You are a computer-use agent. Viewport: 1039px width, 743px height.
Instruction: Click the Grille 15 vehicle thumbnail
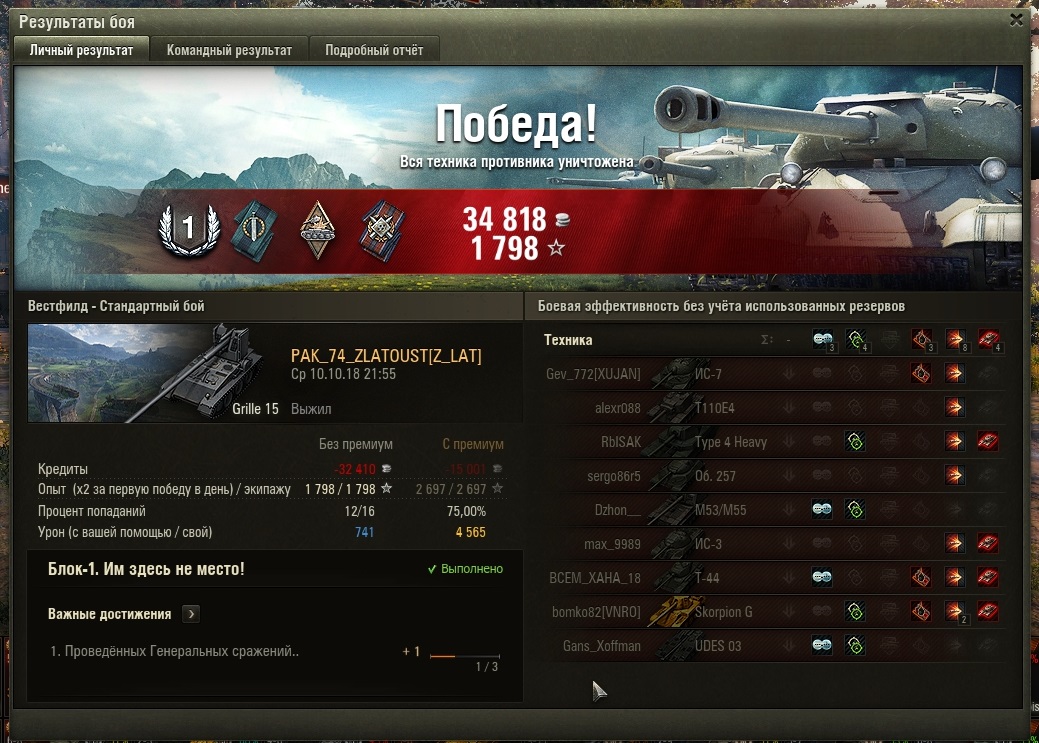click(154, 372)
